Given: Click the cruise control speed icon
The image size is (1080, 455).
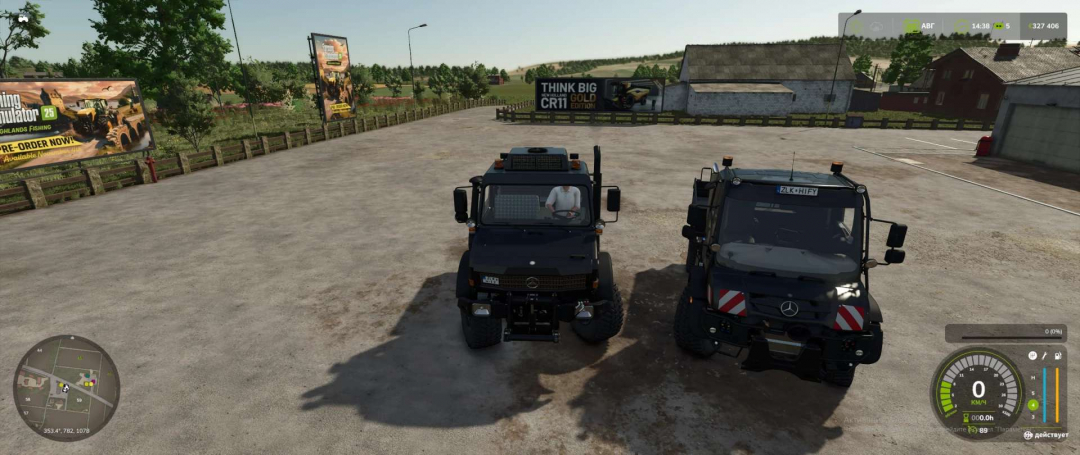Looking at the screenshot, I should coord(972,429).
